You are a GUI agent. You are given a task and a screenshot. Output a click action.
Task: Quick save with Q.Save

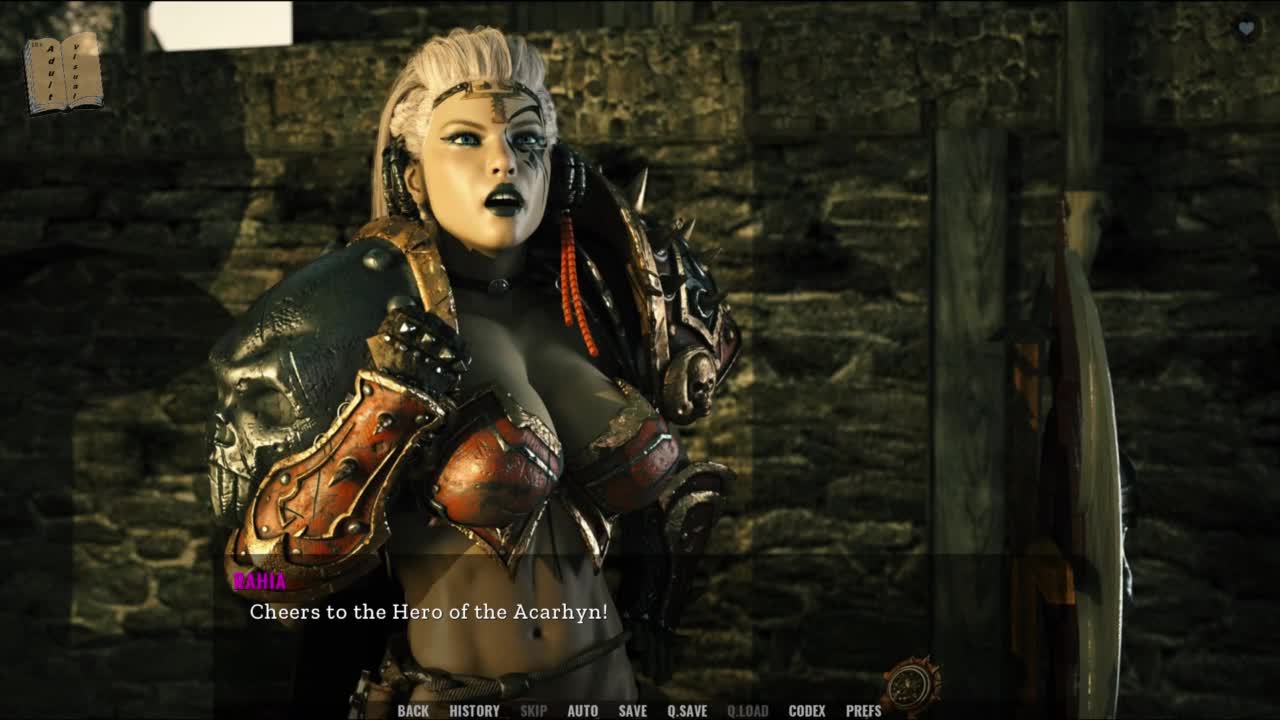point(687,711)
